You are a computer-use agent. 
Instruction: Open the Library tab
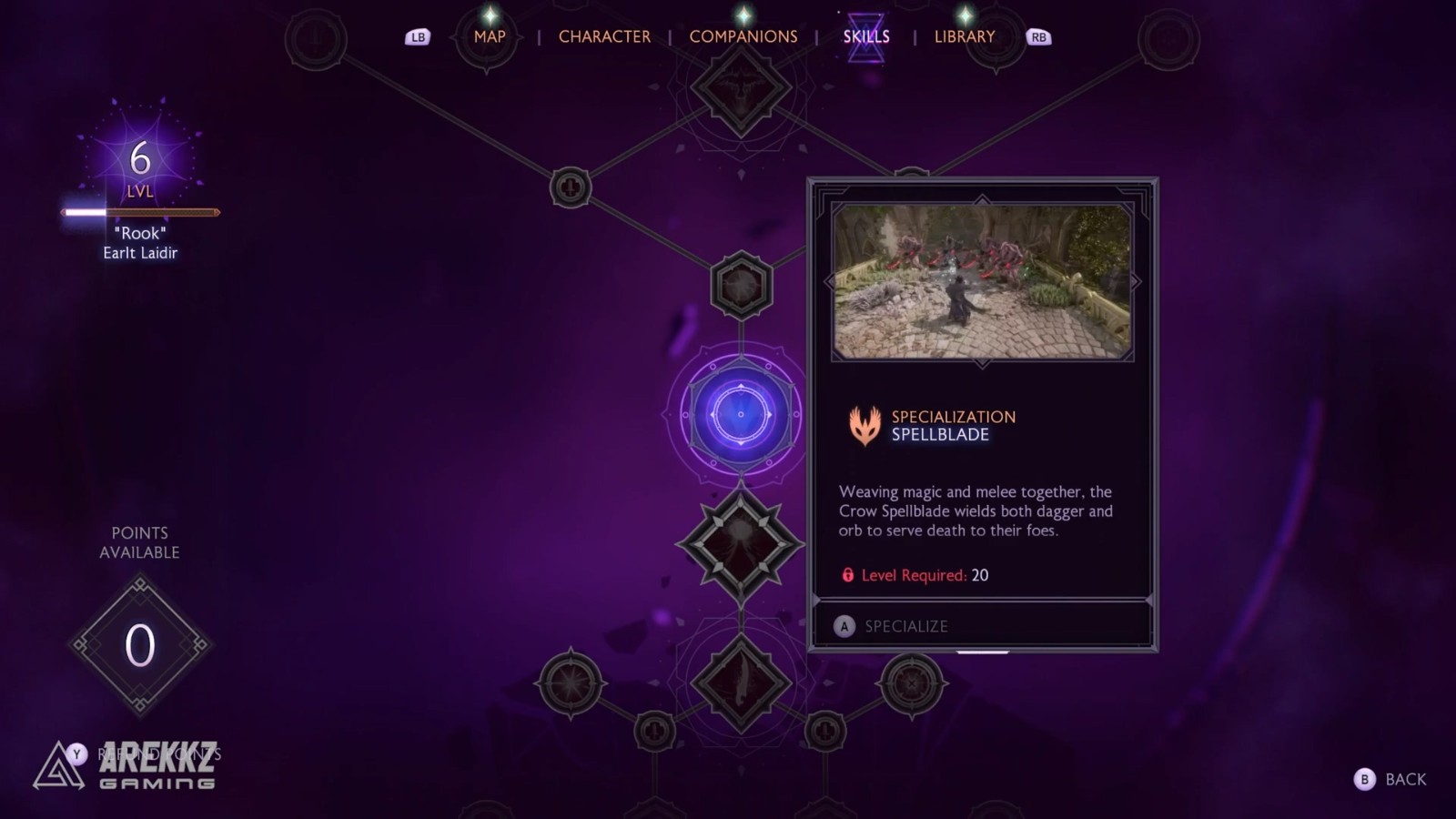tap(964, 36)
